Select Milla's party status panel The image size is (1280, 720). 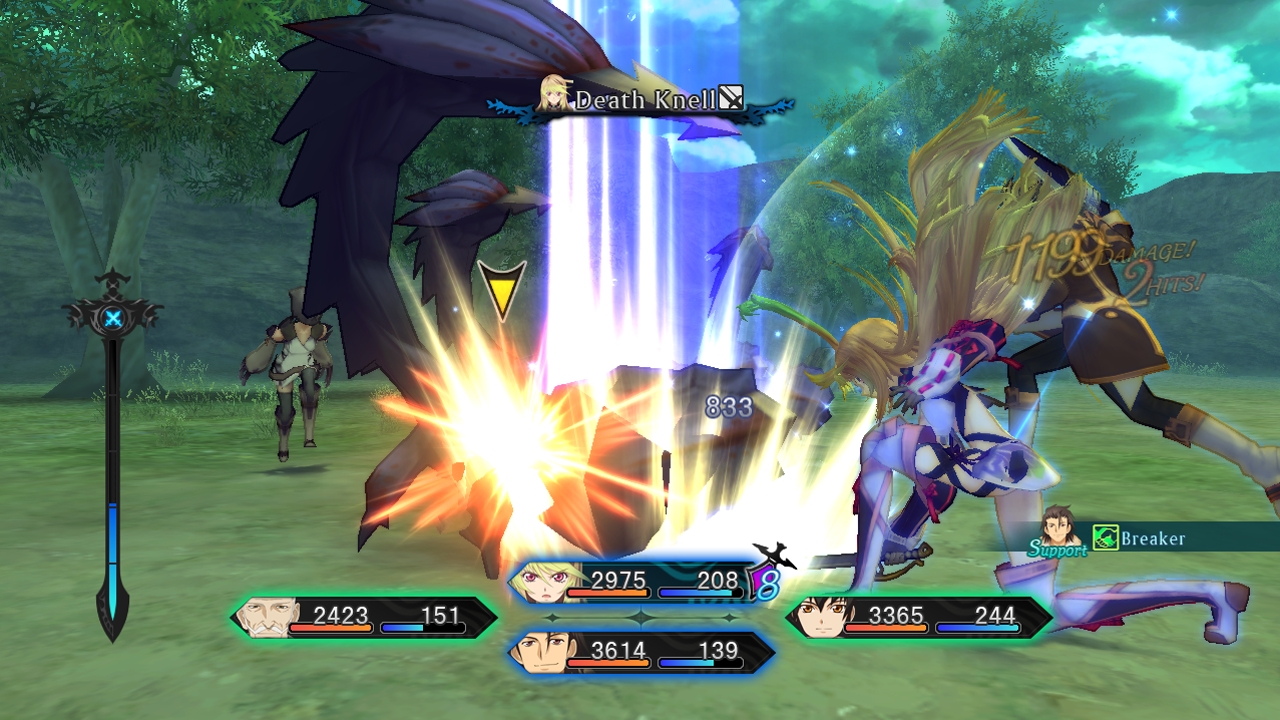tap(640, 582)
